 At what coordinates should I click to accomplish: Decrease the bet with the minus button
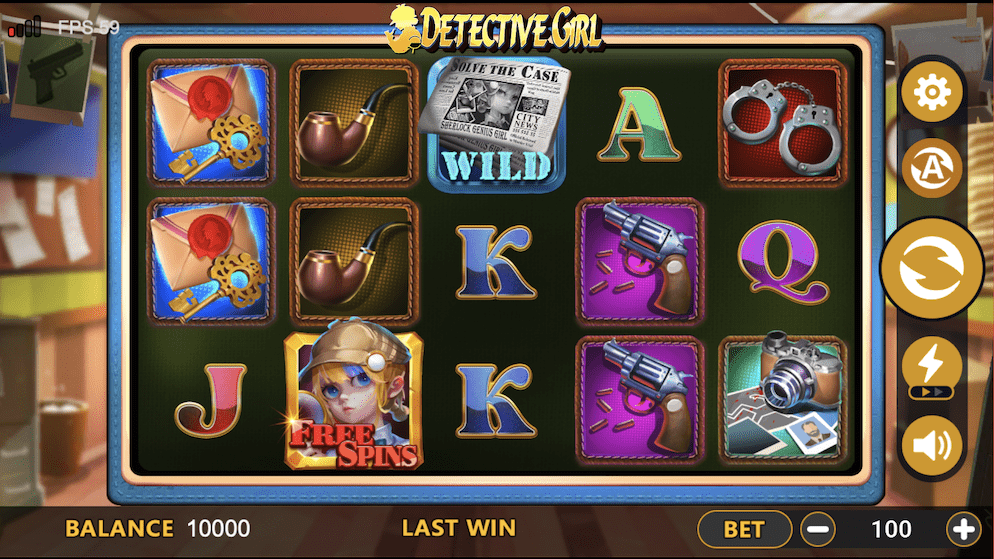point(818,529)
